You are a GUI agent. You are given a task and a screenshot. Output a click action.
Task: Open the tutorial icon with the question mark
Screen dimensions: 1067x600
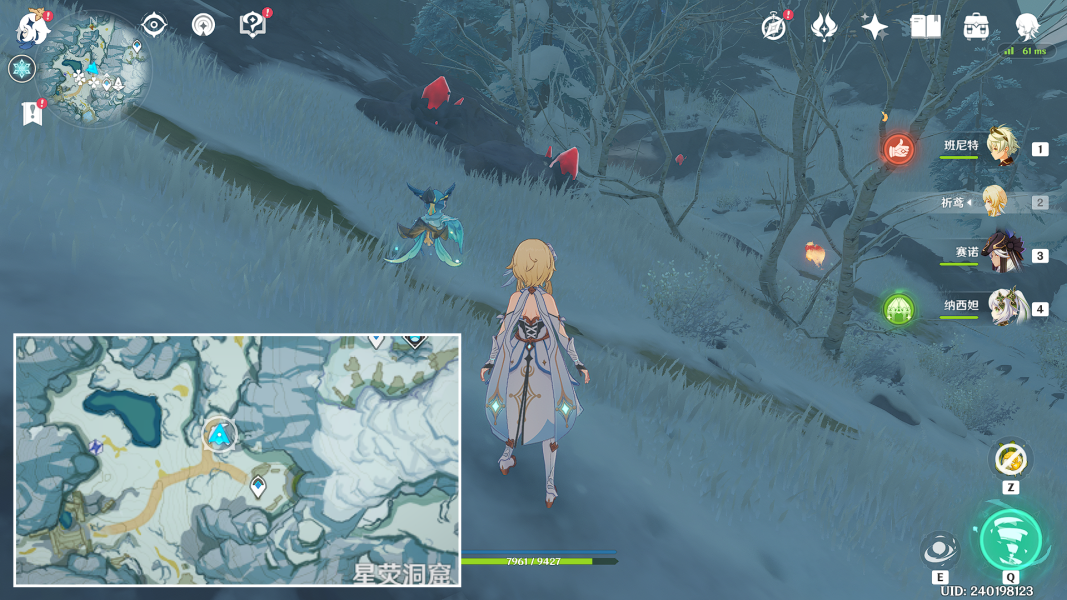coord(253,25)
